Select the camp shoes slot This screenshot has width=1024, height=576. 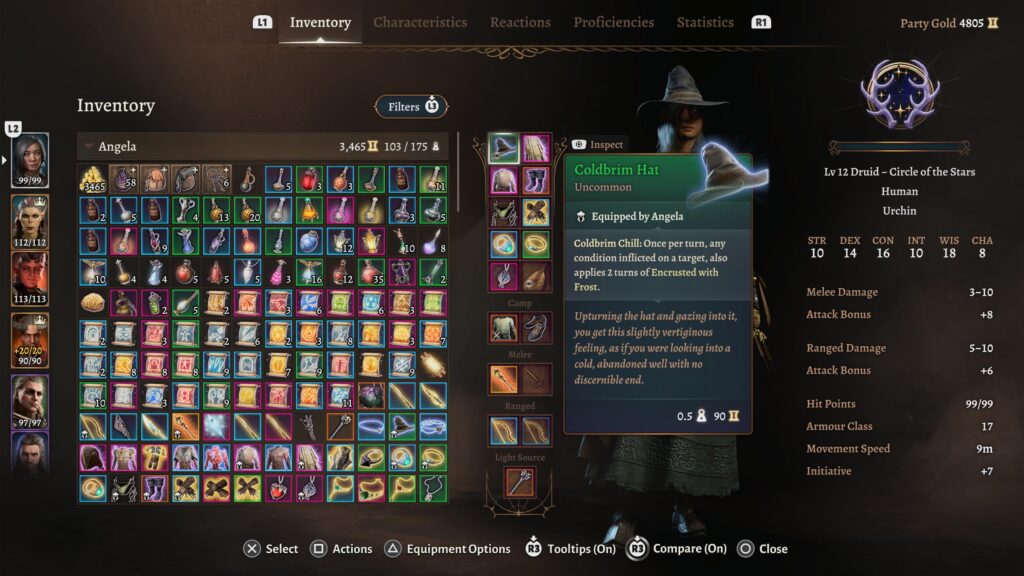536,327
